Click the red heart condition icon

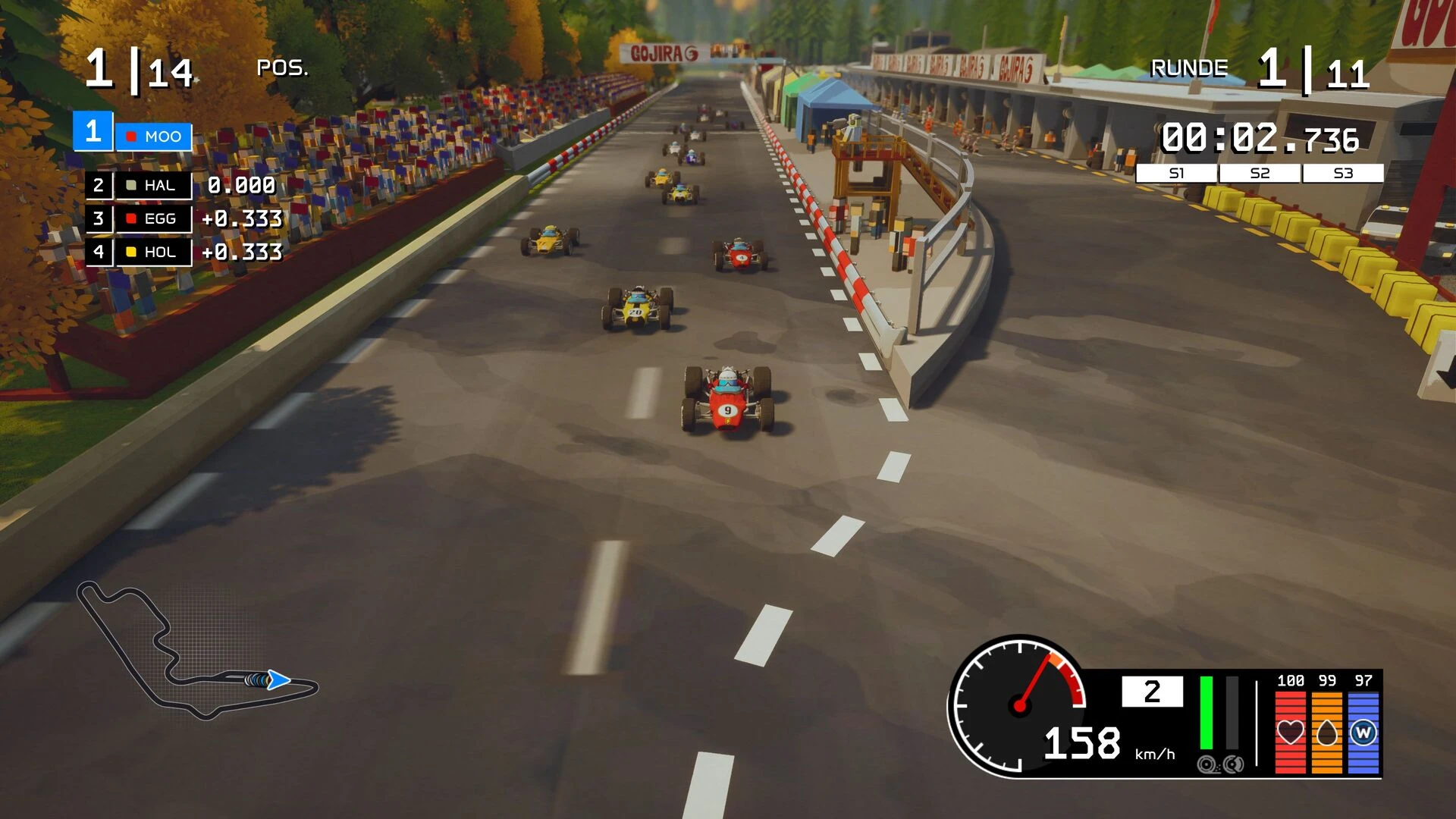point(1290,733)
